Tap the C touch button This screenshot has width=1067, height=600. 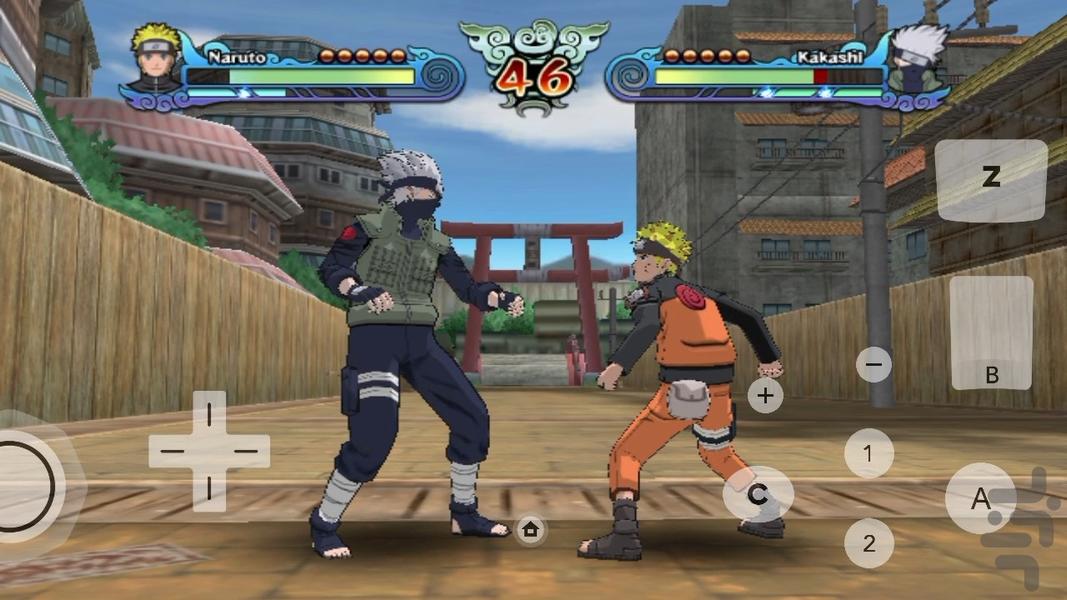(758, 494)
